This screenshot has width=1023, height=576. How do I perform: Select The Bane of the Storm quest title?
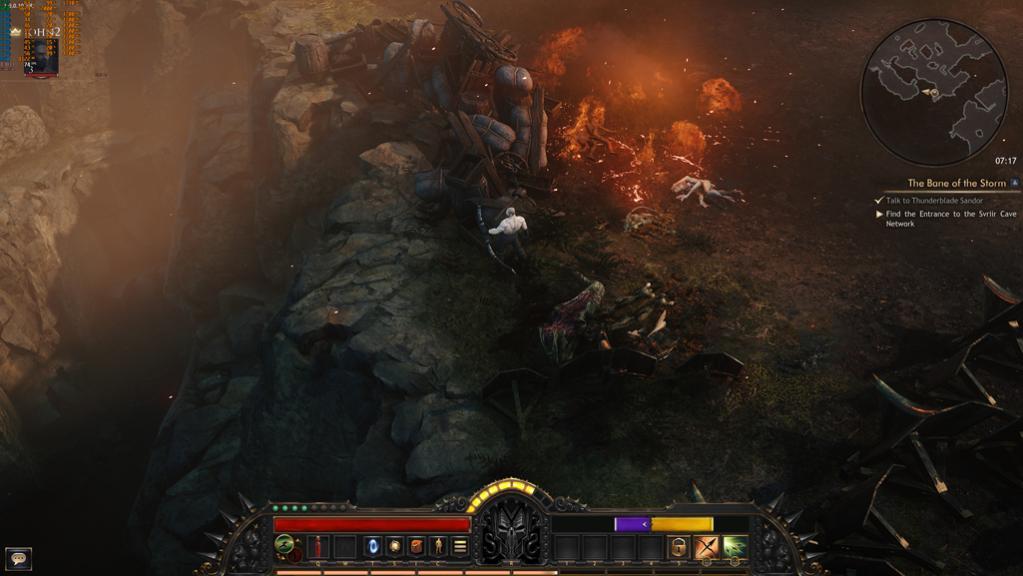[956, 184]
